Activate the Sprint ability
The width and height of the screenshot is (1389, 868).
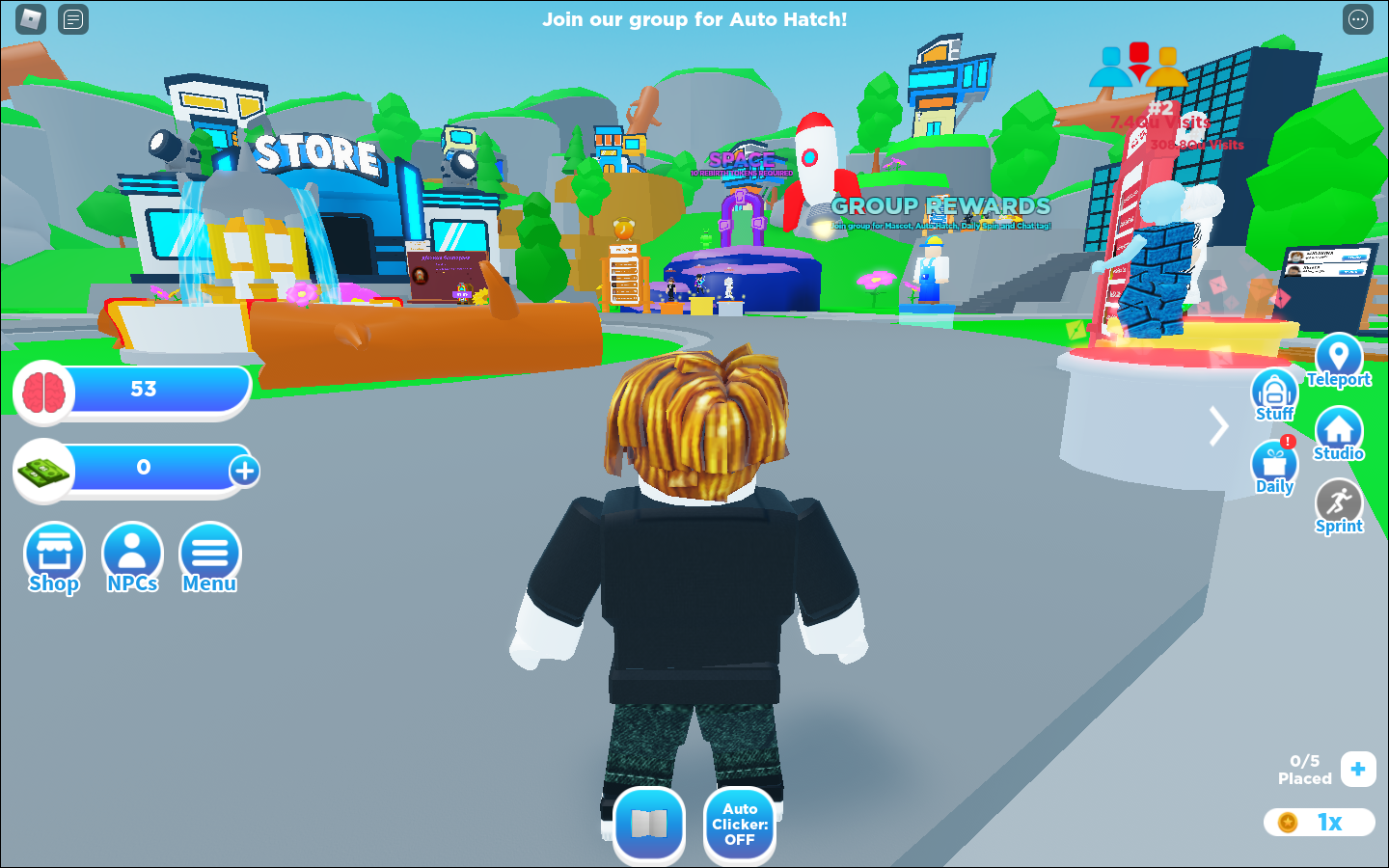pos(1339,502)
